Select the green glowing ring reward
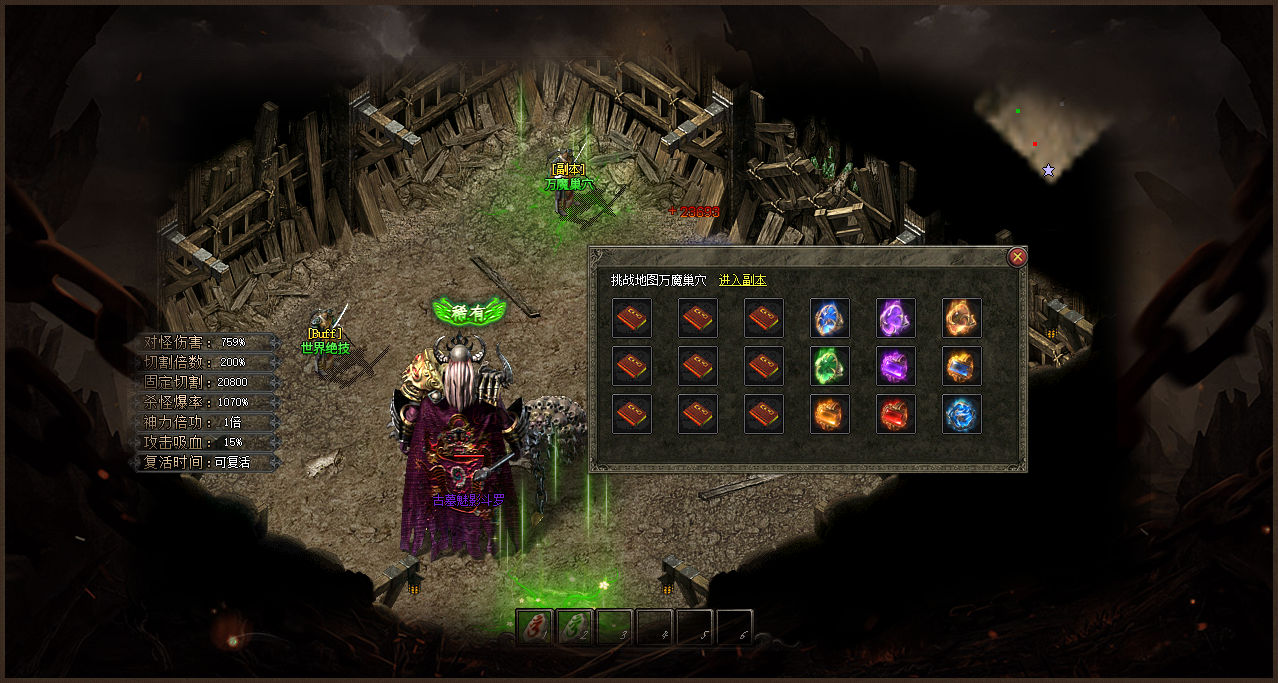This screenshot has width=1278, height=683. point(830,366)
